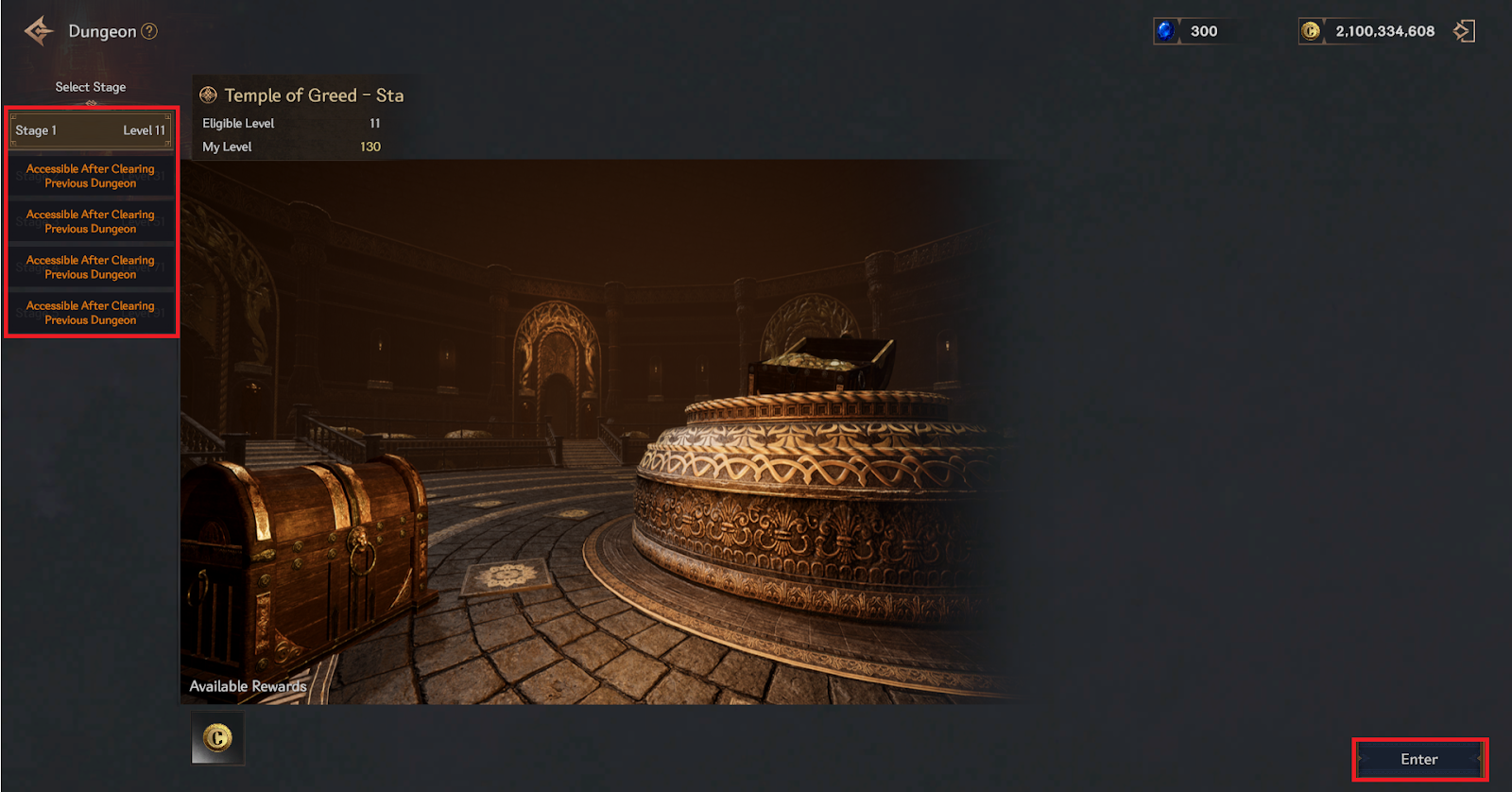The height and width of the screenshot is (792, 1512).
Task: Click the blue gem currency icon
Action: click(1166, 31)
